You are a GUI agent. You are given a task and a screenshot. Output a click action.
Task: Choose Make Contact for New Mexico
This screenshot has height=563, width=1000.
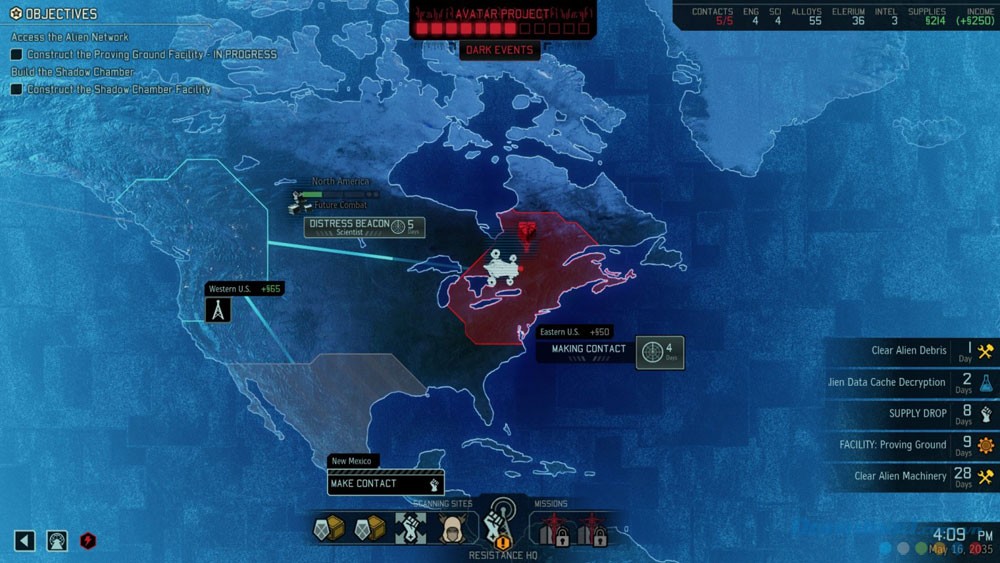click(x=385, y=484)
